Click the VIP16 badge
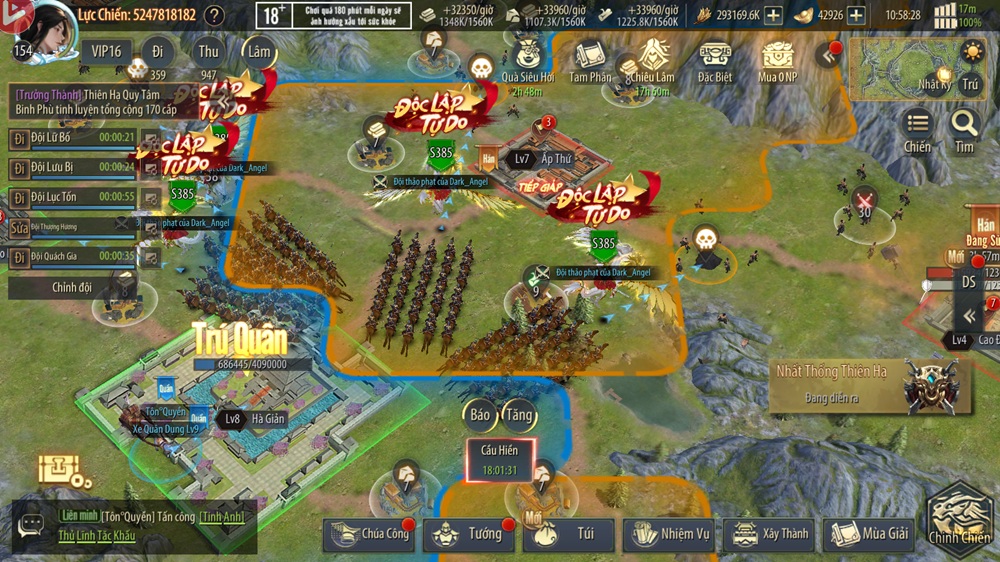 point(105,51)
